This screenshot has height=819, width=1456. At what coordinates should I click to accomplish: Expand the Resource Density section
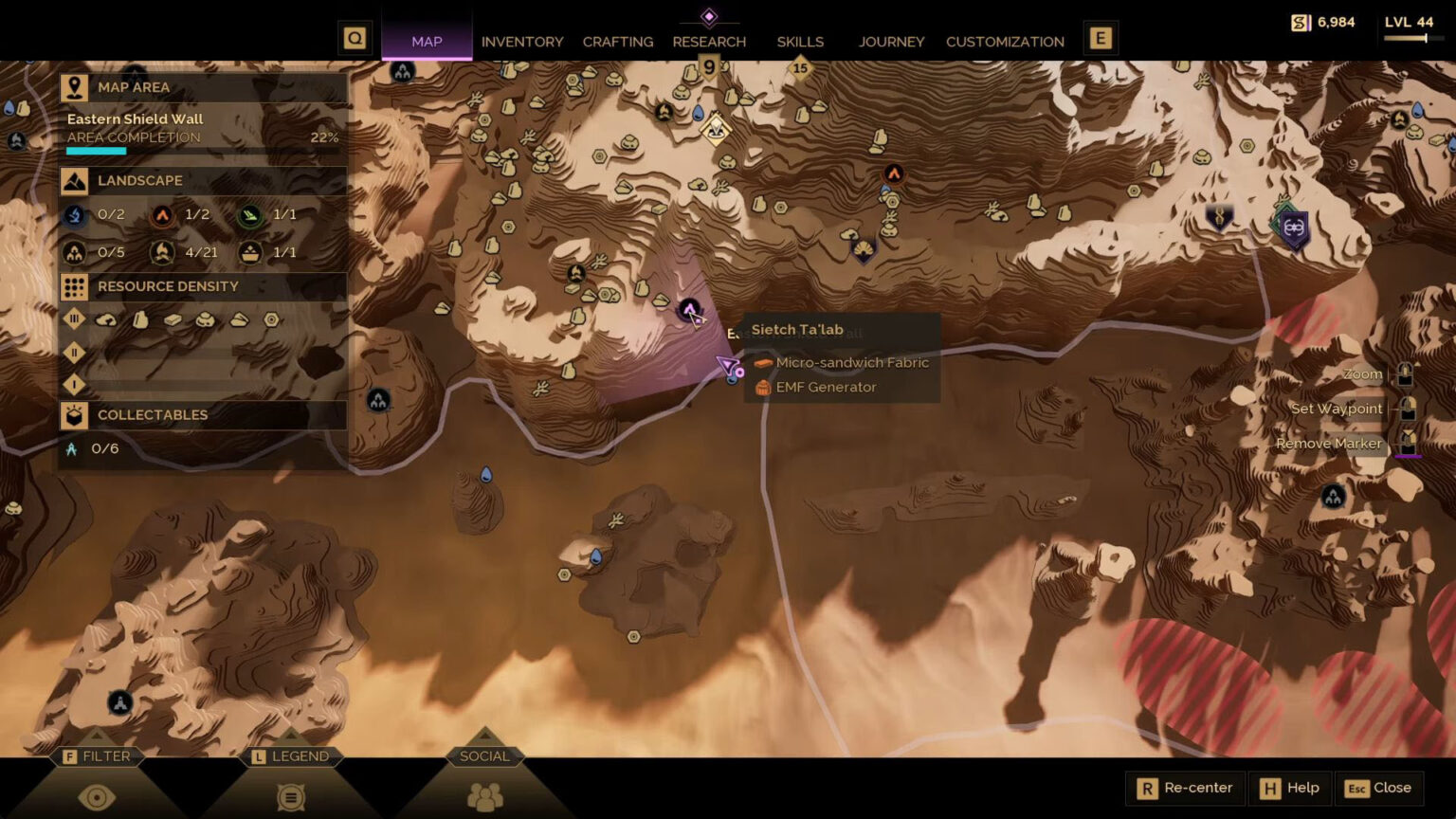coord(169,286)
